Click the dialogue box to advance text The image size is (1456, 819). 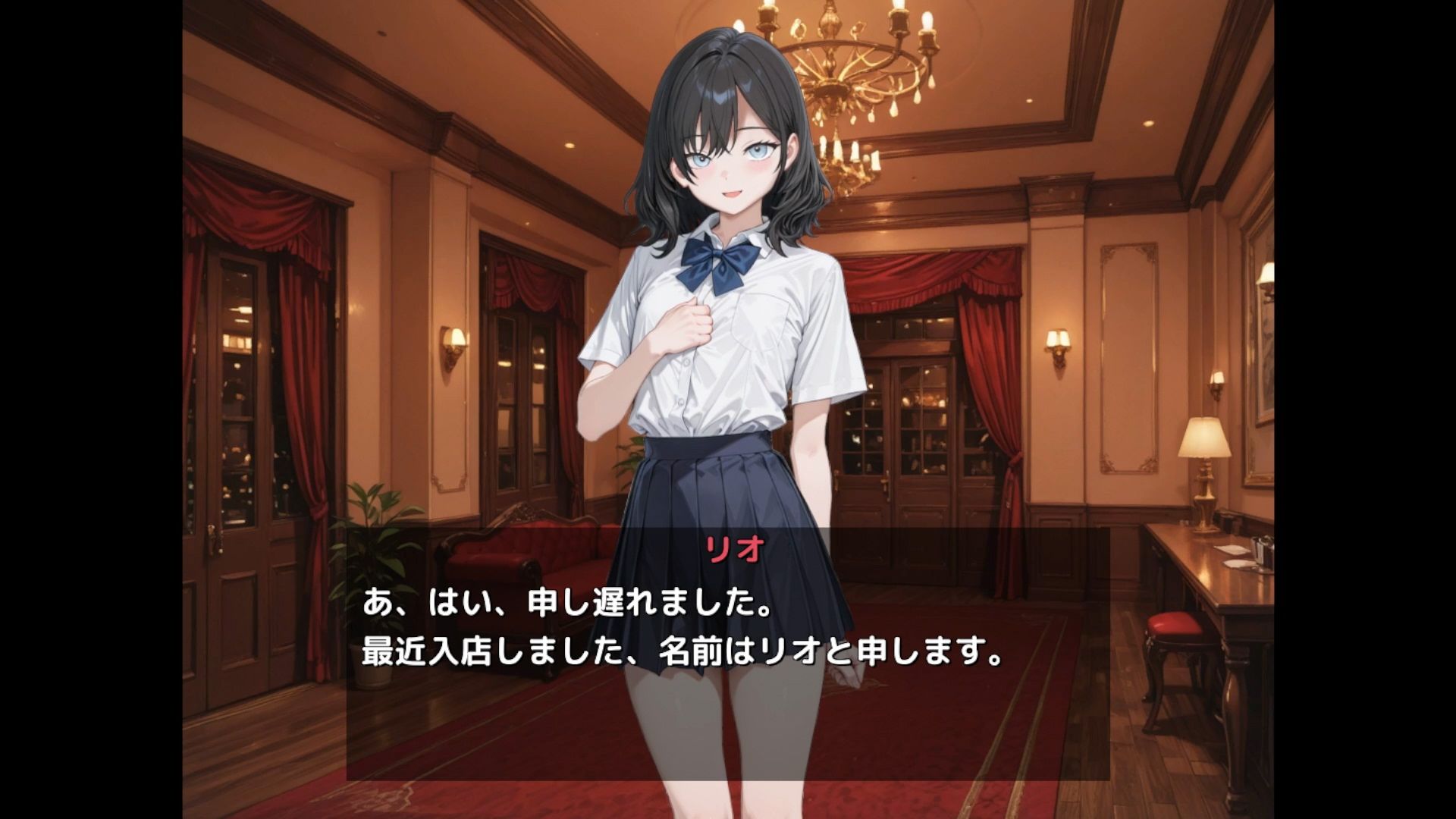point(728,652)
